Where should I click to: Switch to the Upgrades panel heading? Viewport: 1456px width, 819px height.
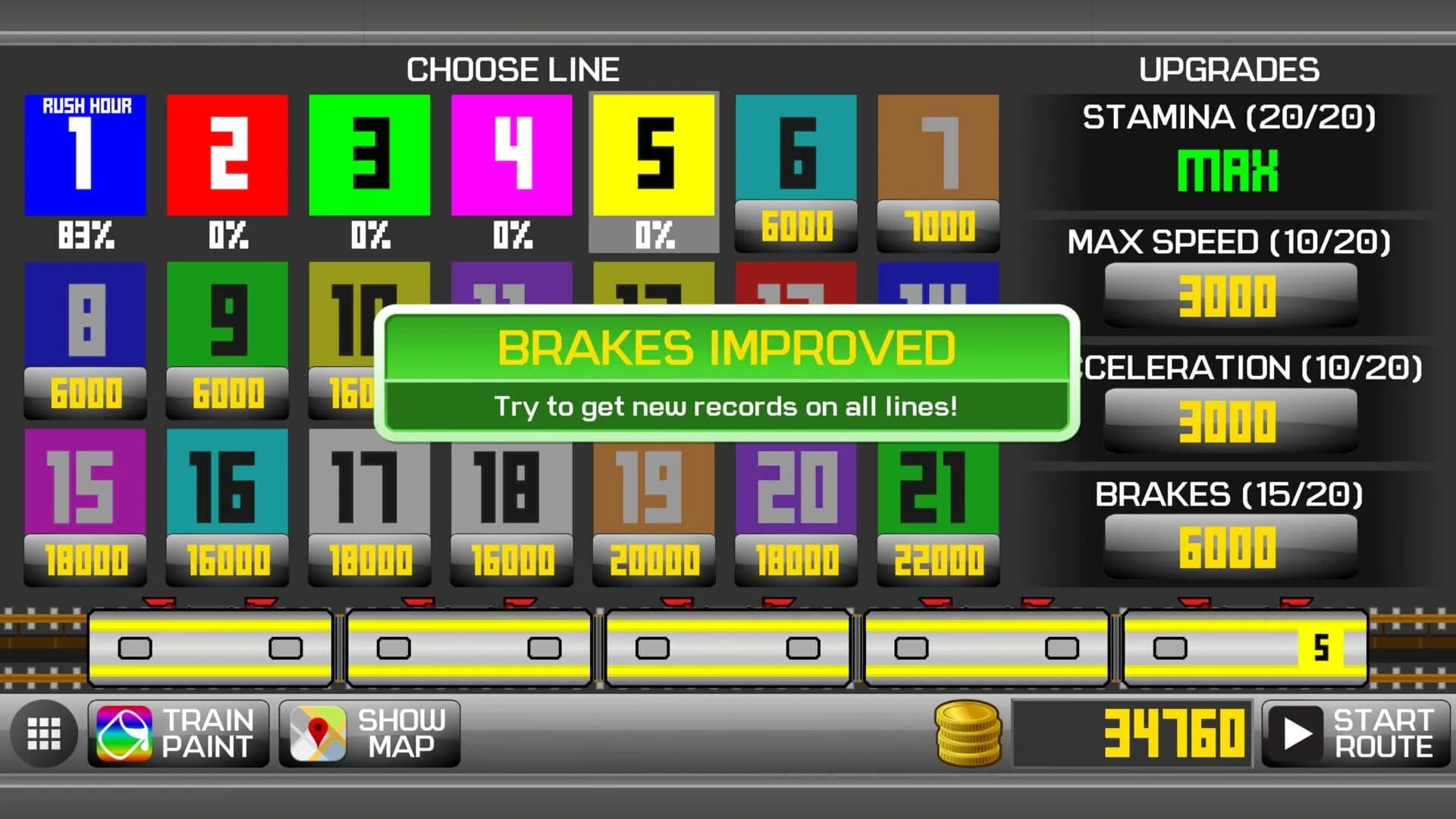[x=1228, y=70]
